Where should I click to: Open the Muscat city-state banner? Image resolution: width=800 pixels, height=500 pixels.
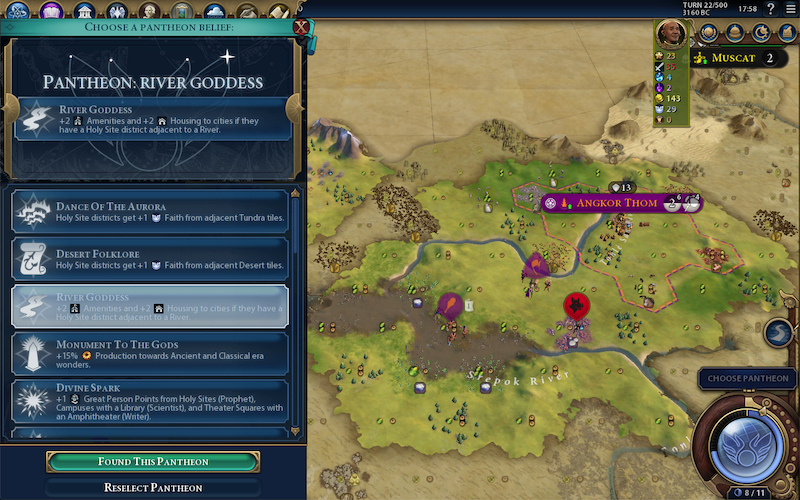pyautogui.click(x=742, y=58)
